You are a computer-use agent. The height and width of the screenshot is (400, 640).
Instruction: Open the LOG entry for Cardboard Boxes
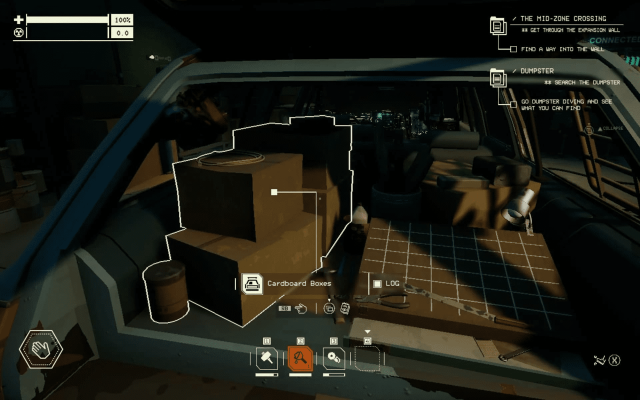(386, 283)
